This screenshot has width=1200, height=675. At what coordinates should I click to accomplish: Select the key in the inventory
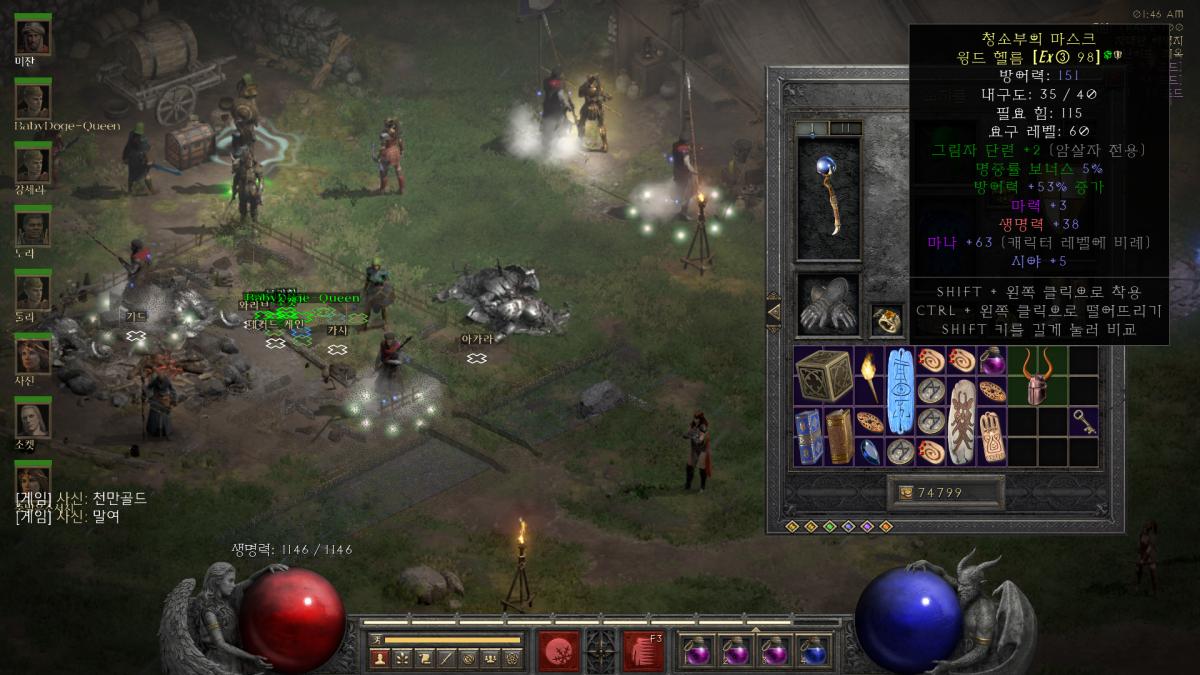pos(1083,423)
